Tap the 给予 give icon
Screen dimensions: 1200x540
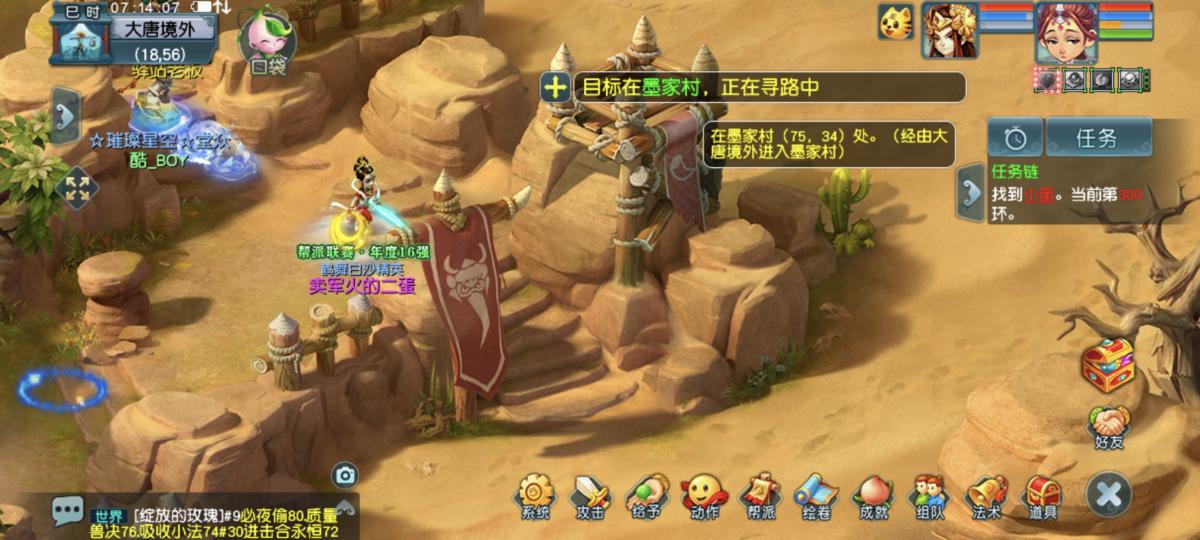(x=647, y=495)
